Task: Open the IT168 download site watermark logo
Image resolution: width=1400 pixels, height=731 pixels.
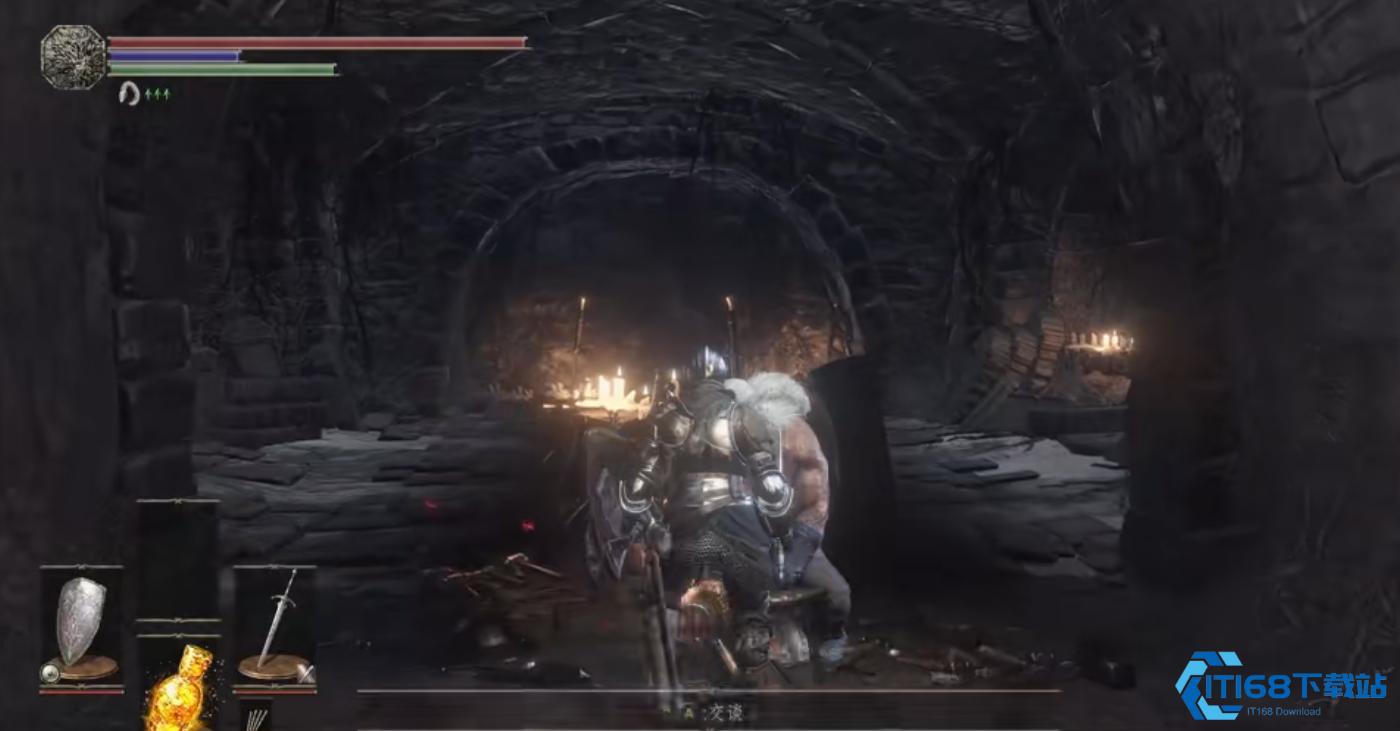Action: 1281,686
